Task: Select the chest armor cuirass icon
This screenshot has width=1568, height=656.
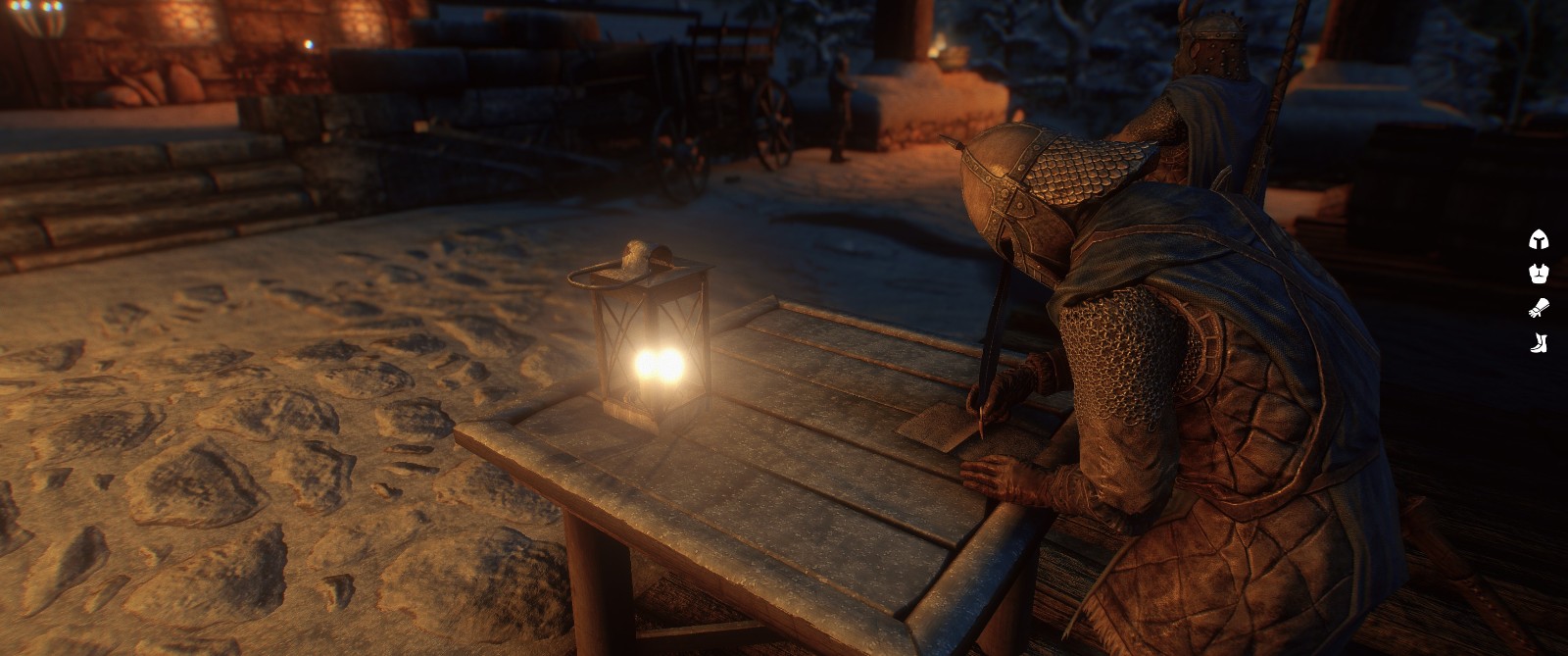Action: pyautogui.click(x=1539, y=274)
